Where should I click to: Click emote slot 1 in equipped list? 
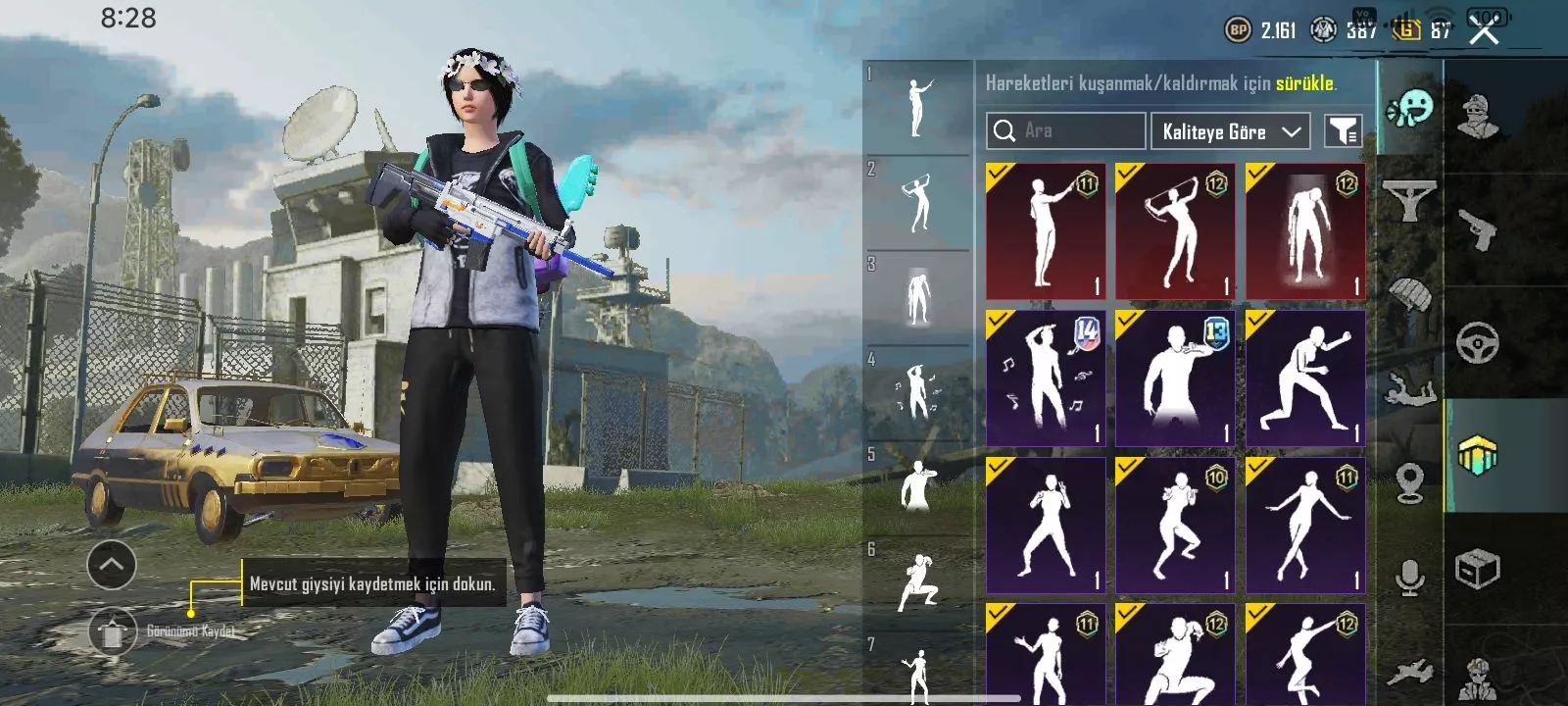[x=918, y=108]
